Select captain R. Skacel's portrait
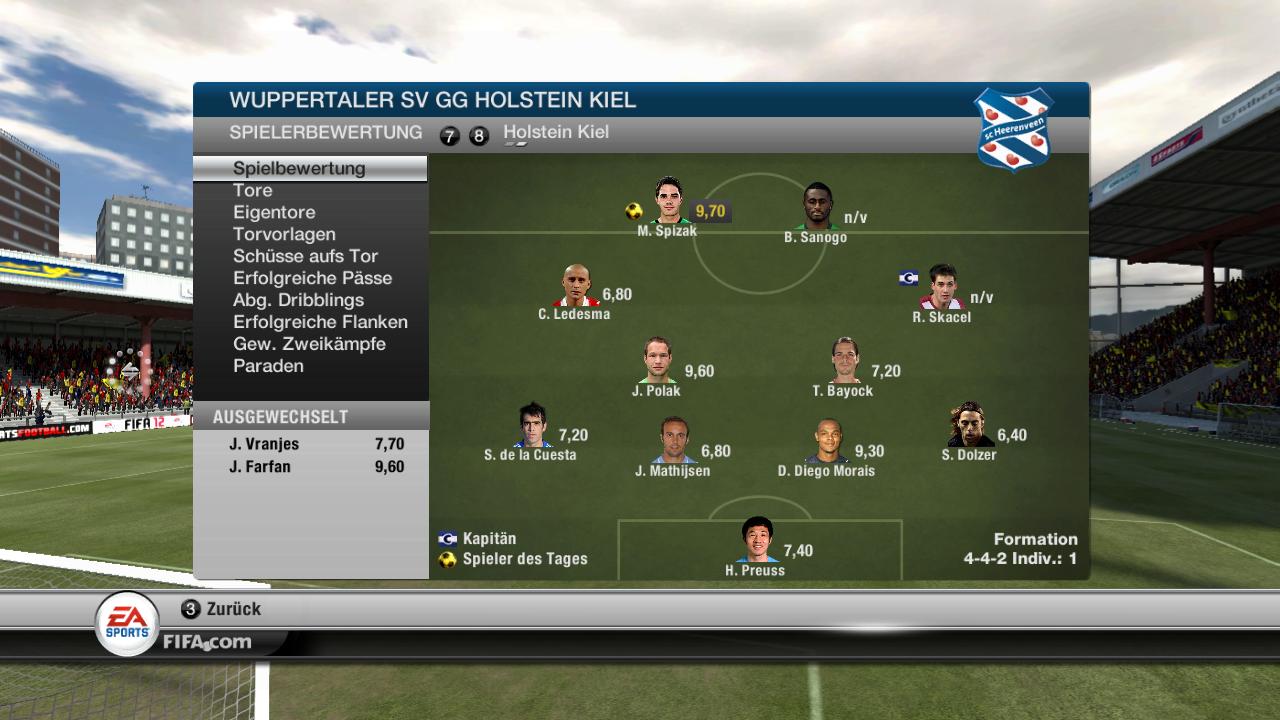This screenshot has height=720, width=1280. [942, 288]
